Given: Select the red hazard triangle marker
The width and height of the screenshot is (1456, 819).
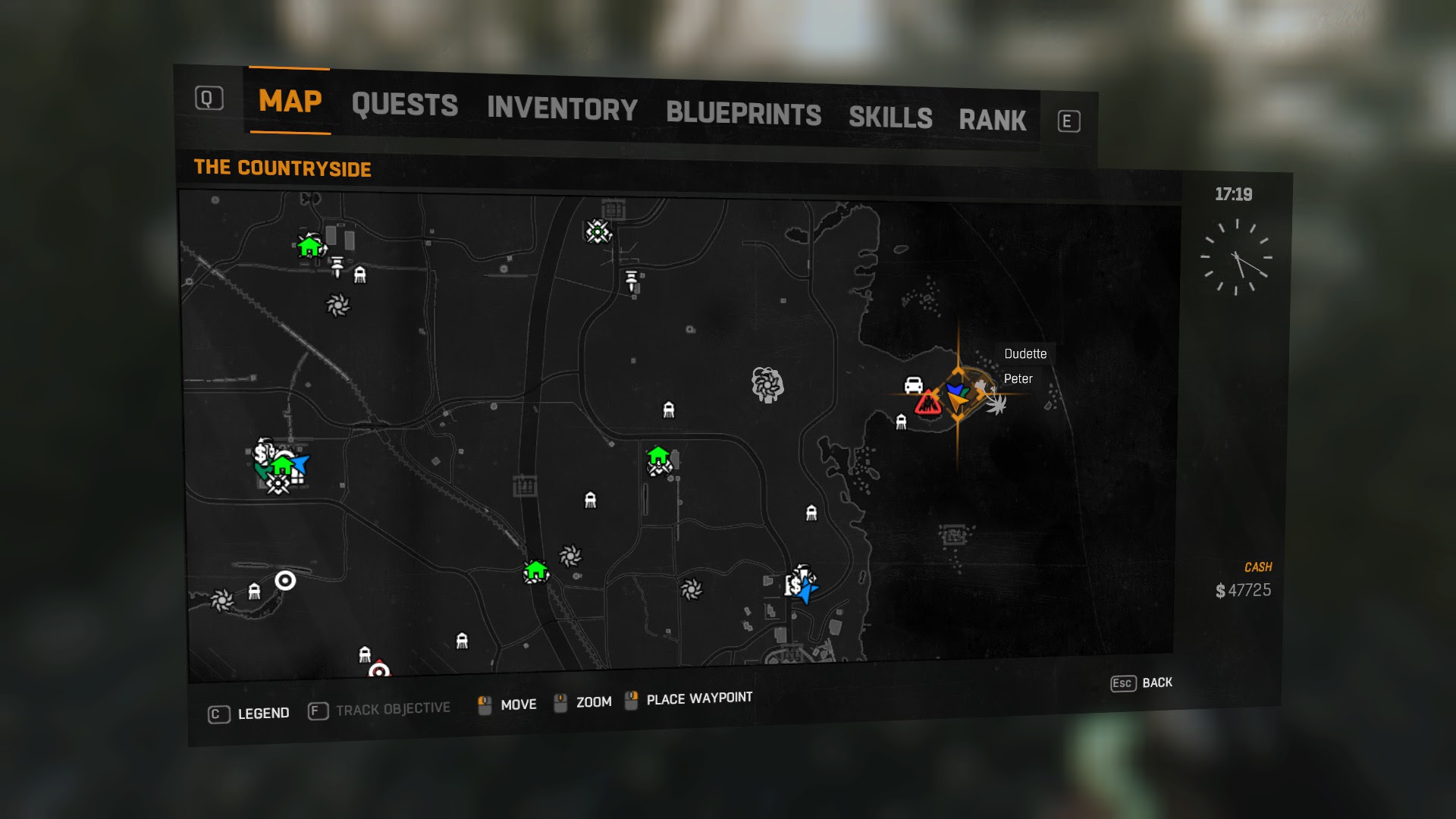Looking at the screenshot, I should click(927, 403).
